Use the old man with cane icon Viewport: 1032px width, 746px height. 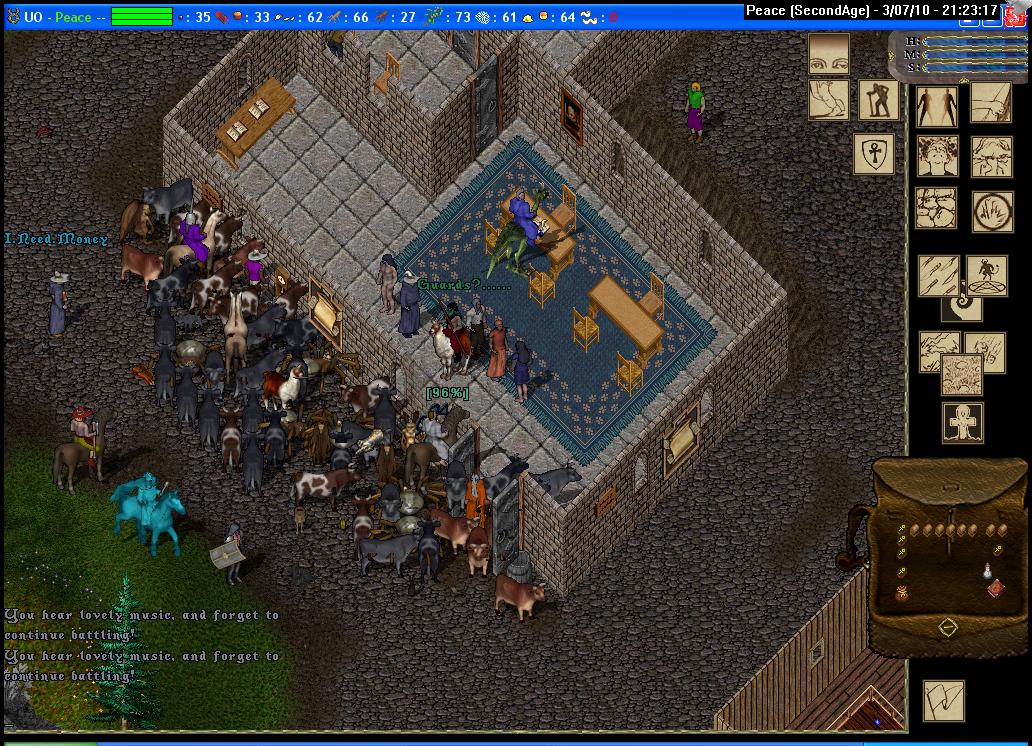(x=879, y=100)
